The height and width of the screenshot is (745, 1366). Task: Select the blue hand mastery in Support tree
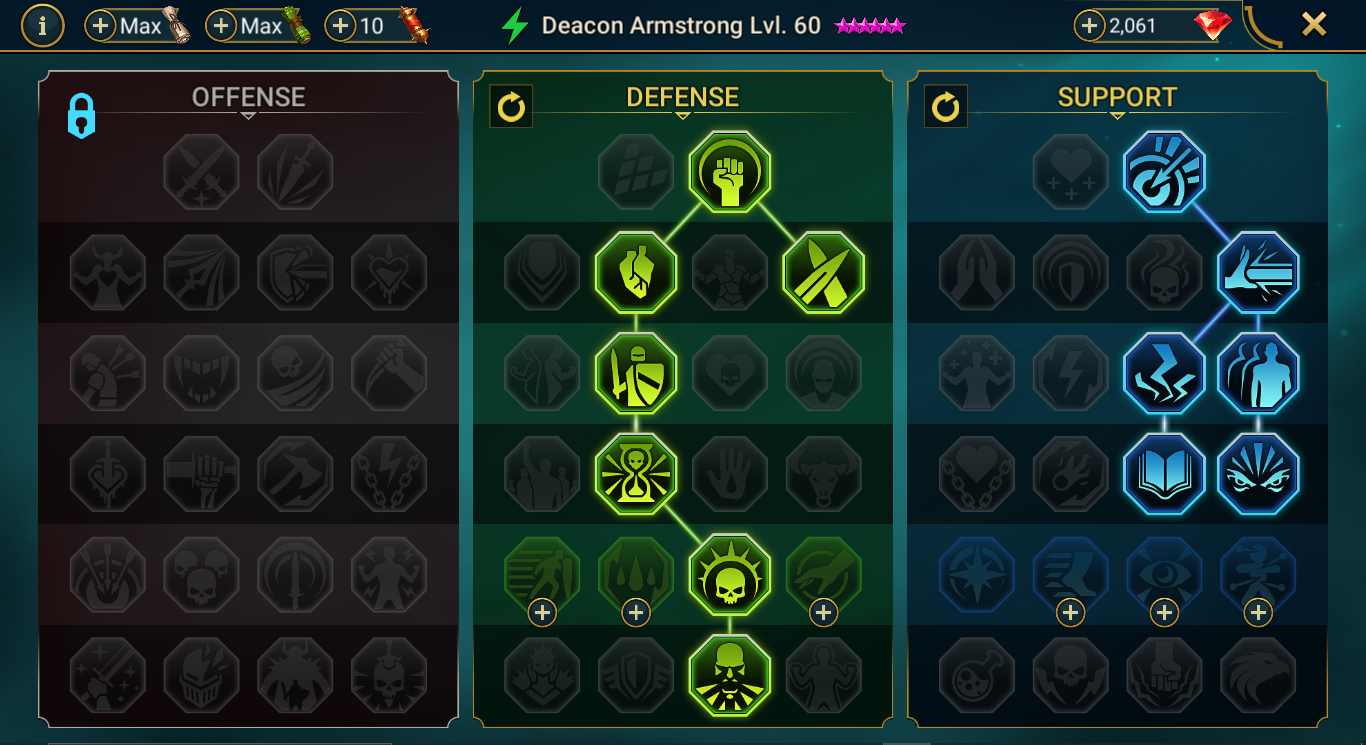click(x=1258, y=271)
